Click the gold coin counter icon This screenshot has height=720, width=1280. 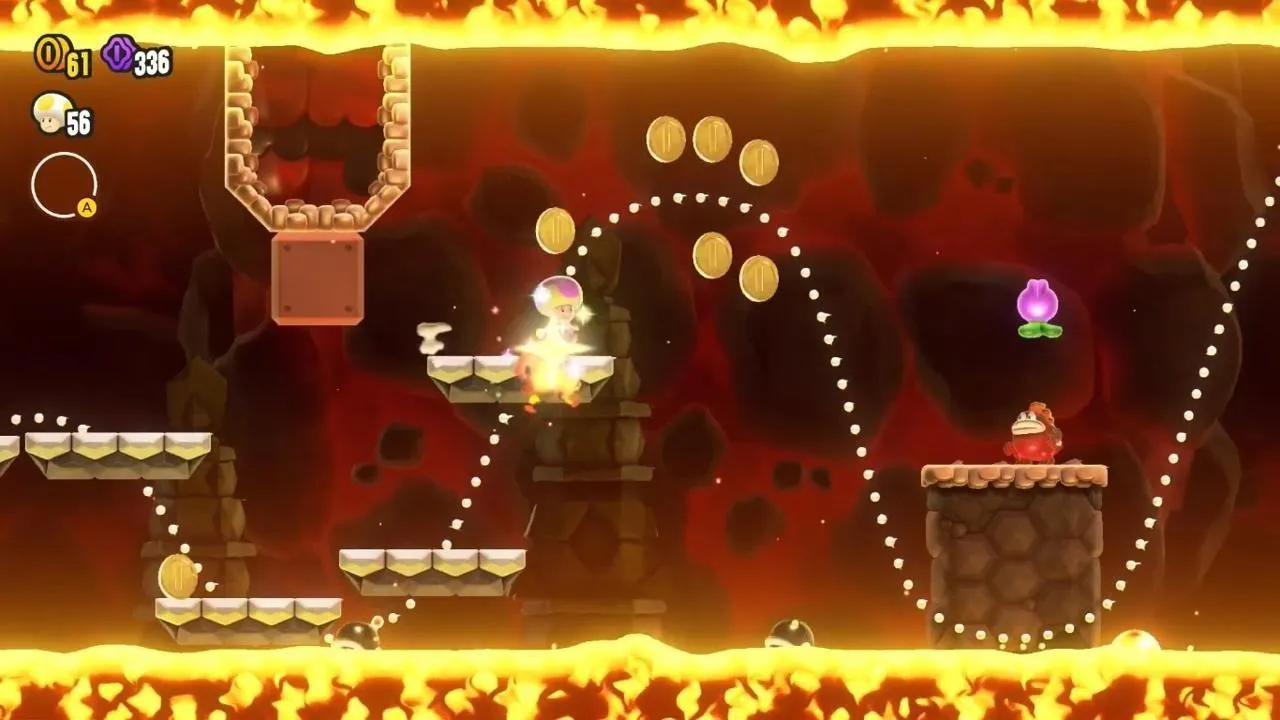click(48, 55)
